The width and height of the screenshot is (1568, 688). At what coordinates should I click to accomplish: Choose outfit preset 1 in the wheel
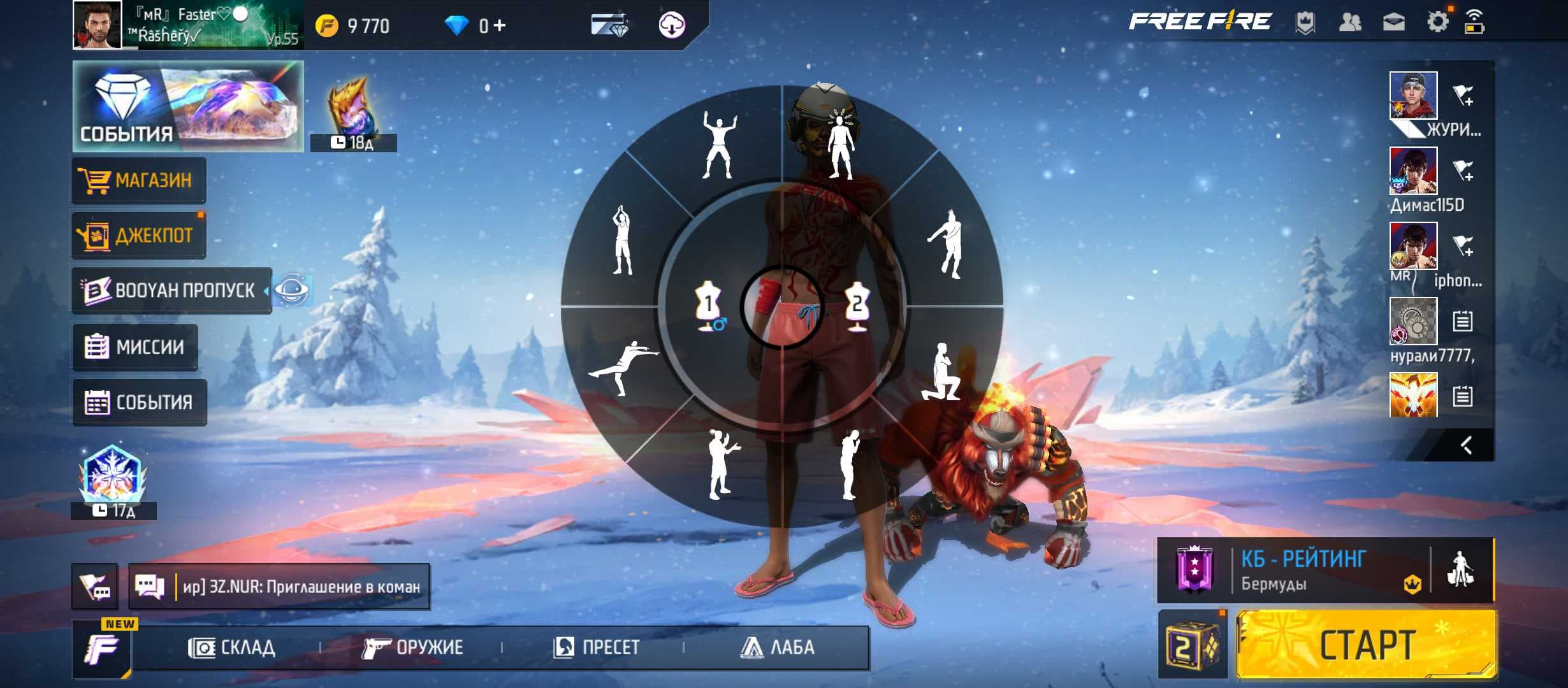tap(709, 306)
